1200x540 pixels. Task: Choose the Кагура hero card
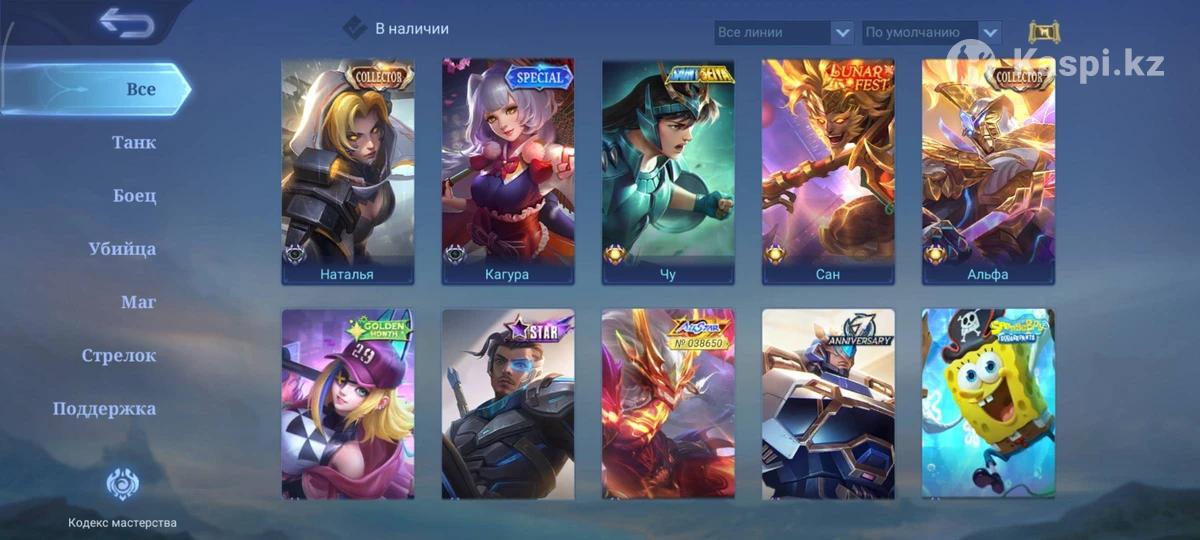click(508, 171)
